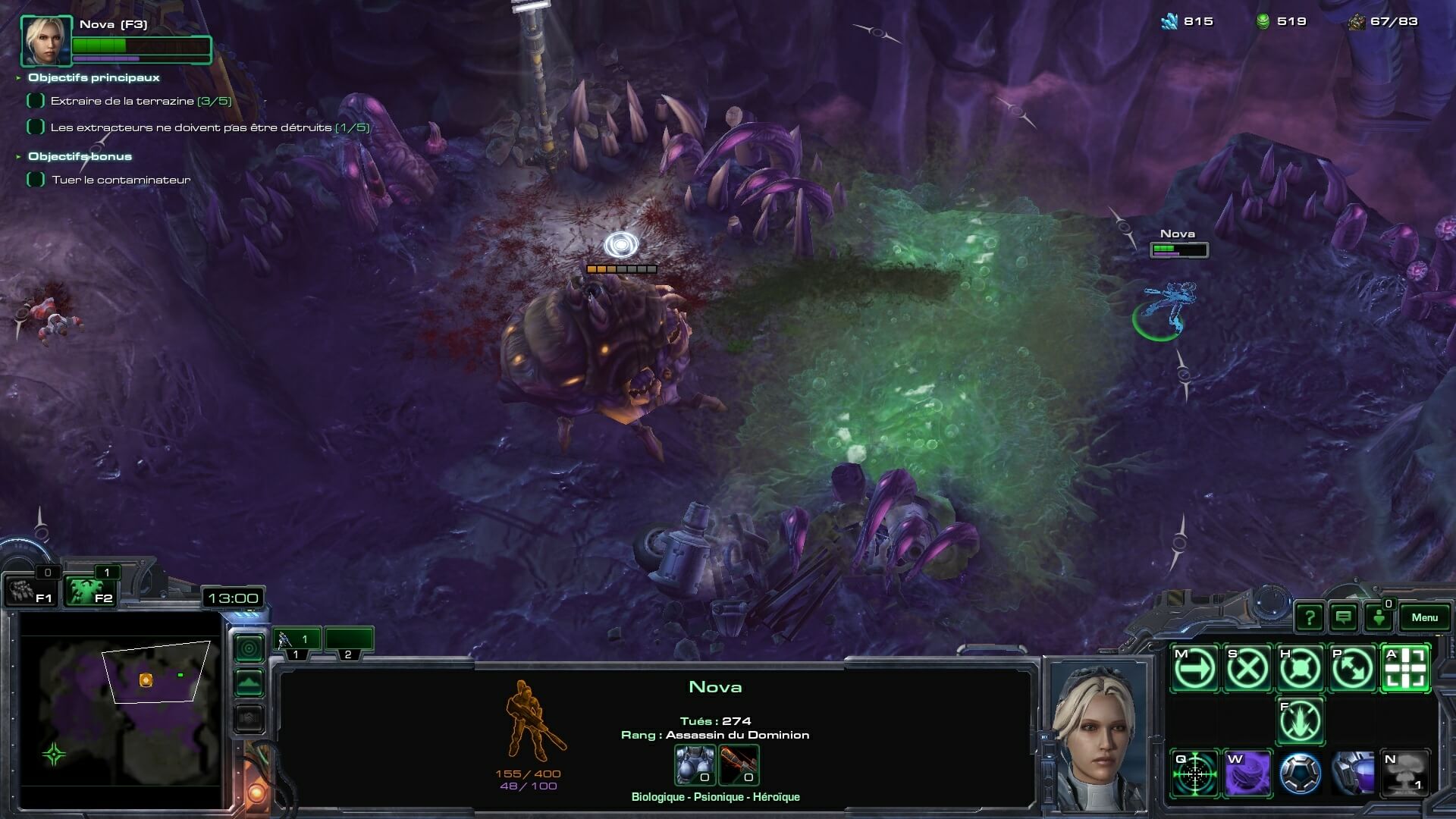Screen dimensions: 1456x819
Task: Select control group 1 tab
Action: (x=296, y=641)
